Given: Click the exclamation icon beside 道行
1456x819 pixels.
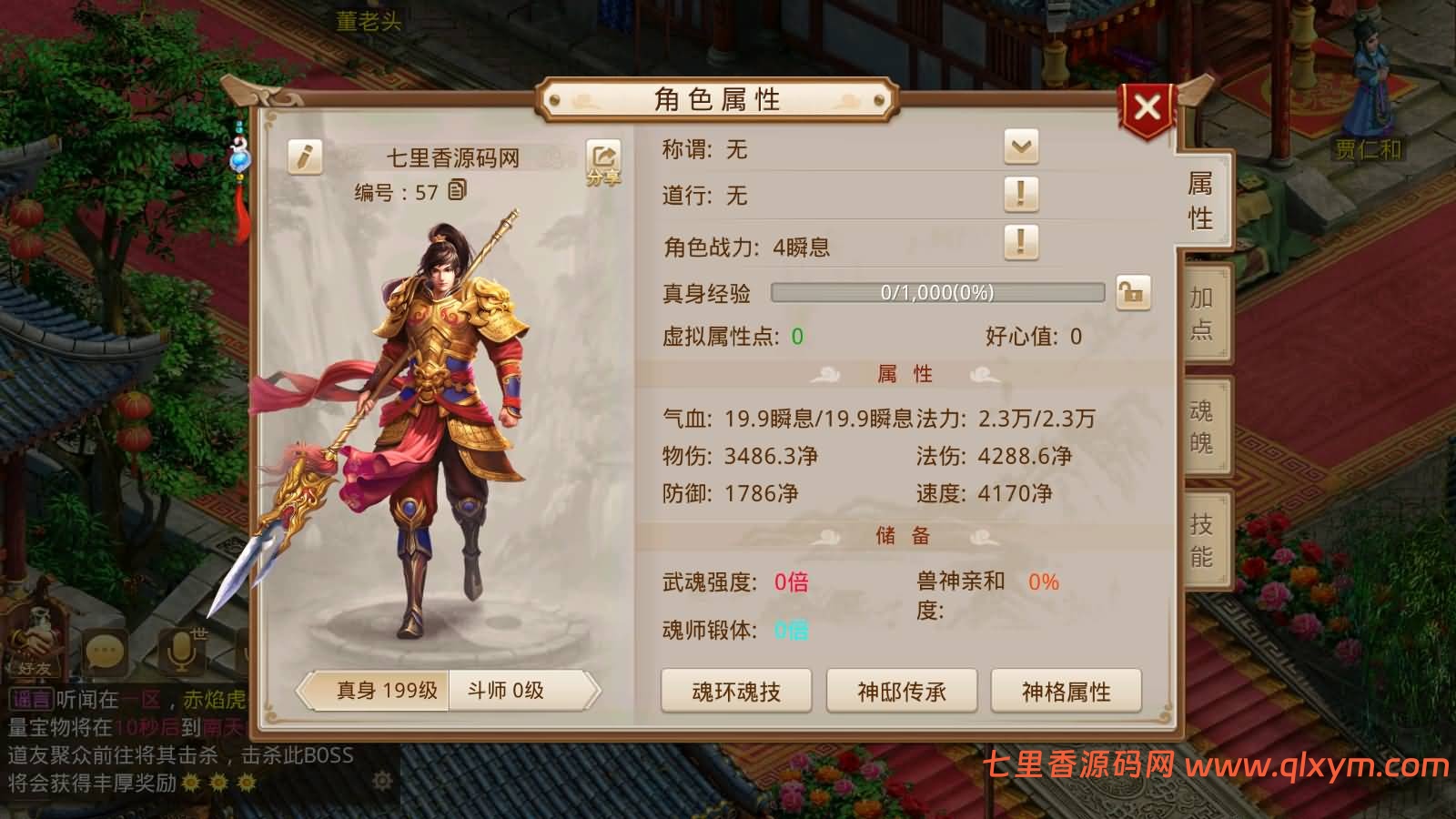Looking at the screenshot, I should [x=1021, y=194].
